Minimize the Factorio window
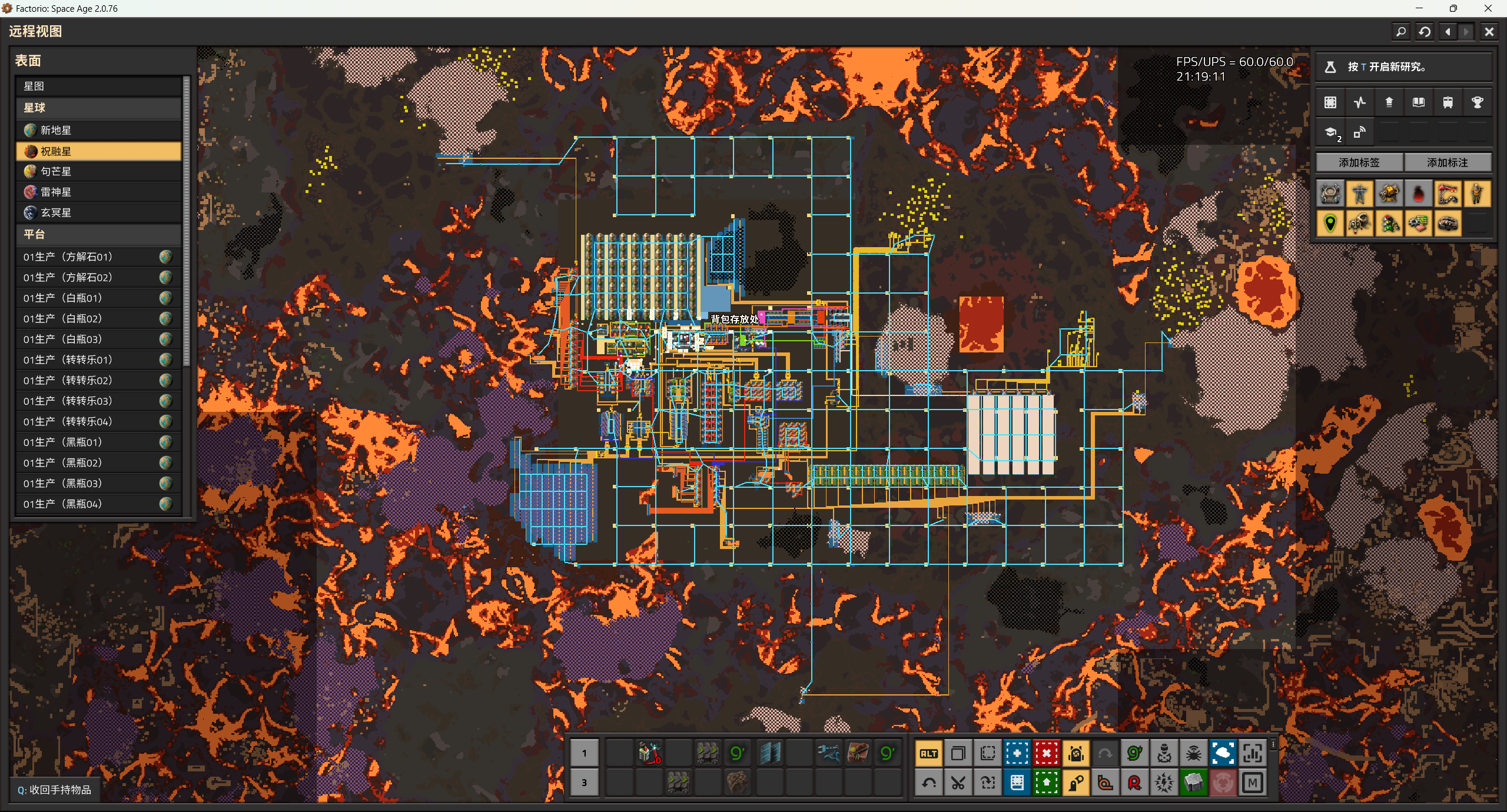This screenshot has width=1507, height=812. click(1419, 8)
